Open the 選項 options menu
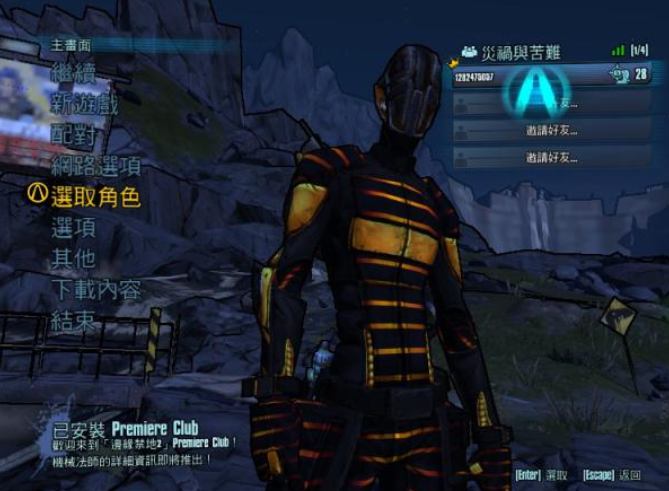The height and width of the screenshot is (491, 669). pyautogui.click(x=74, y=228)
